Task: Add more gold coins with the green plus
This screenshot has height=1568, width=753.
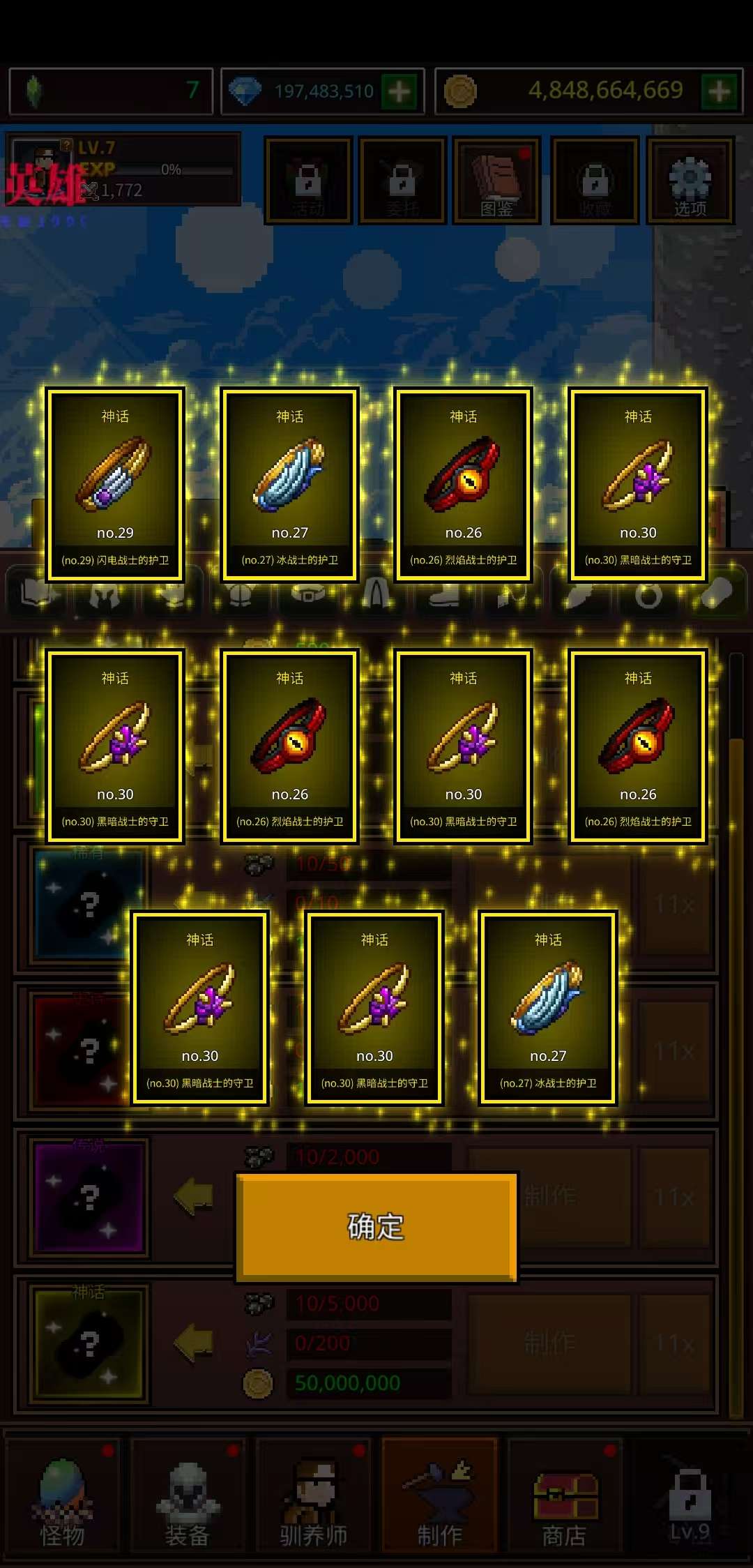Action: (x=720, y=91)
